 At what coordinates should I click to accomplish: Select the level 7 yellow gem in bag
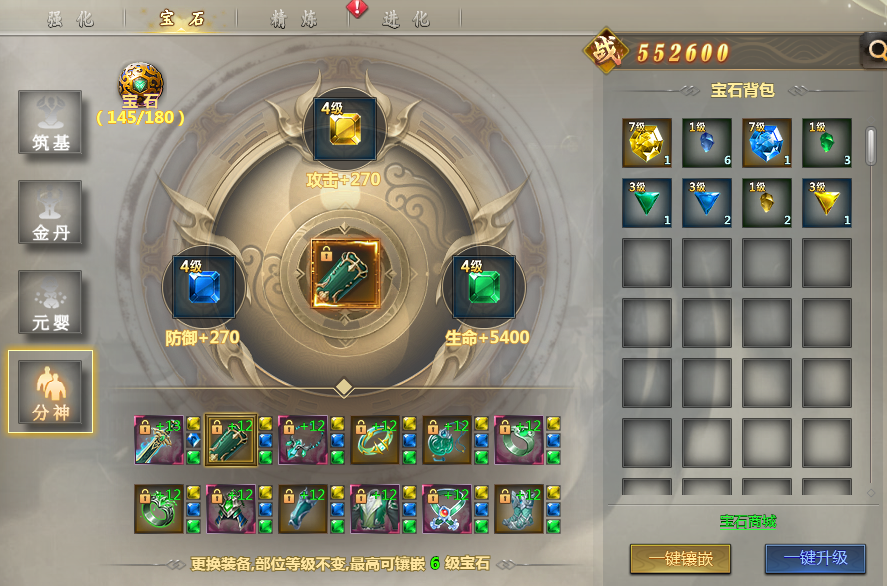coord(647,143)
